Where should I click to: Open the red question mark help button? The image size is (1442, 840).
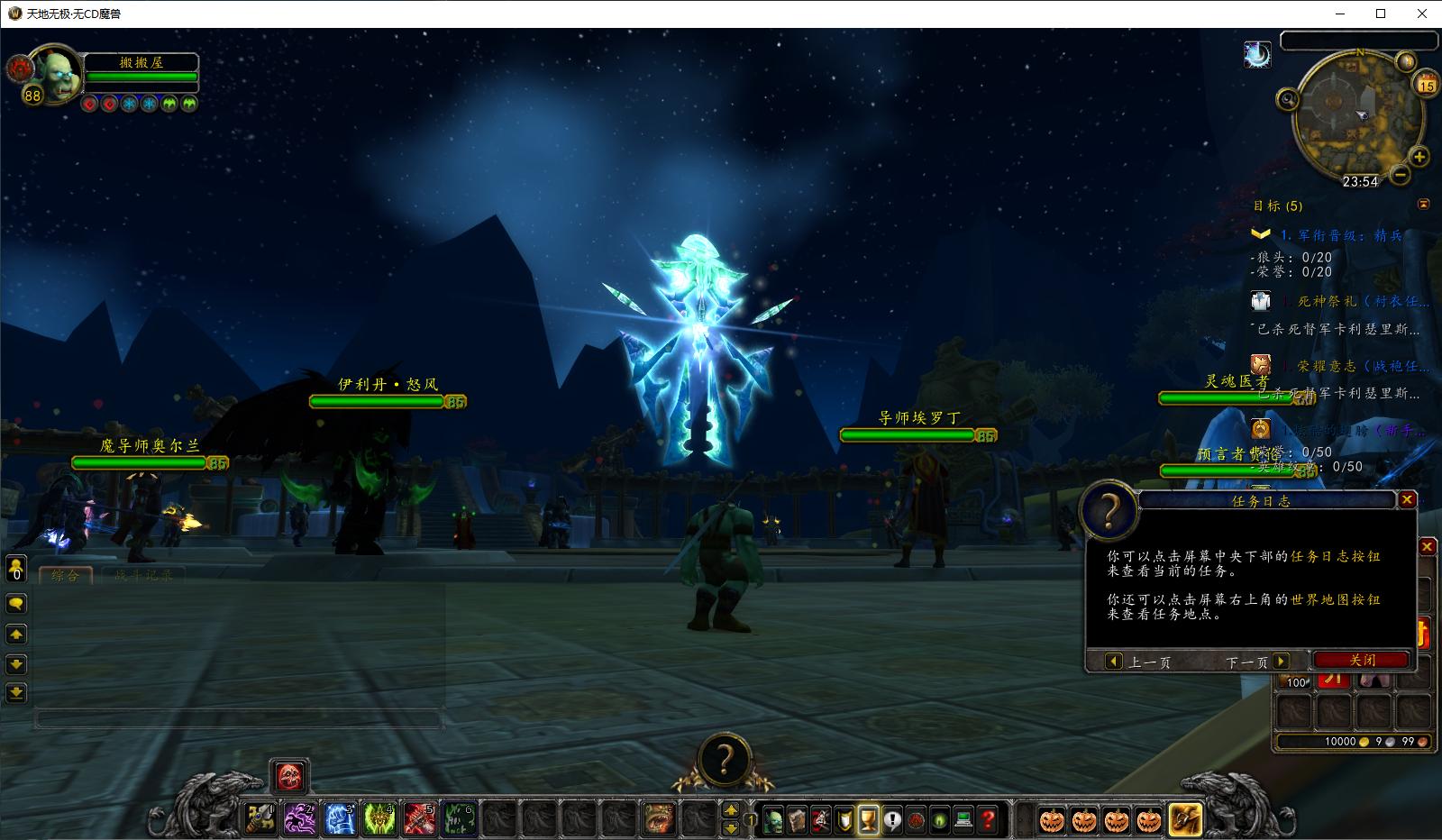(x=988, y=819)
